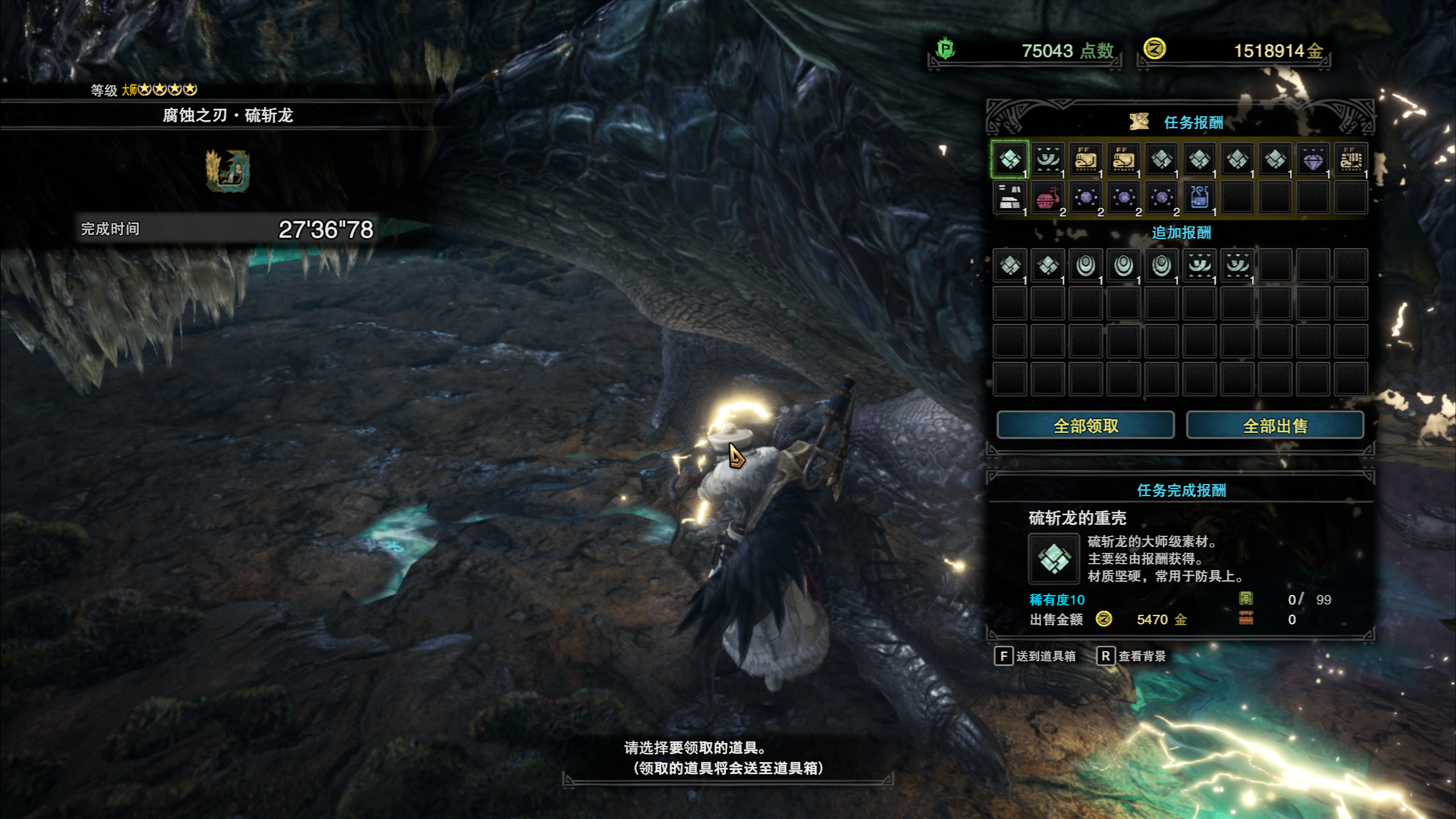Choose the pale striped ticket reward slot
This screenshot has height=819, width=1456.
point(1351,160)
